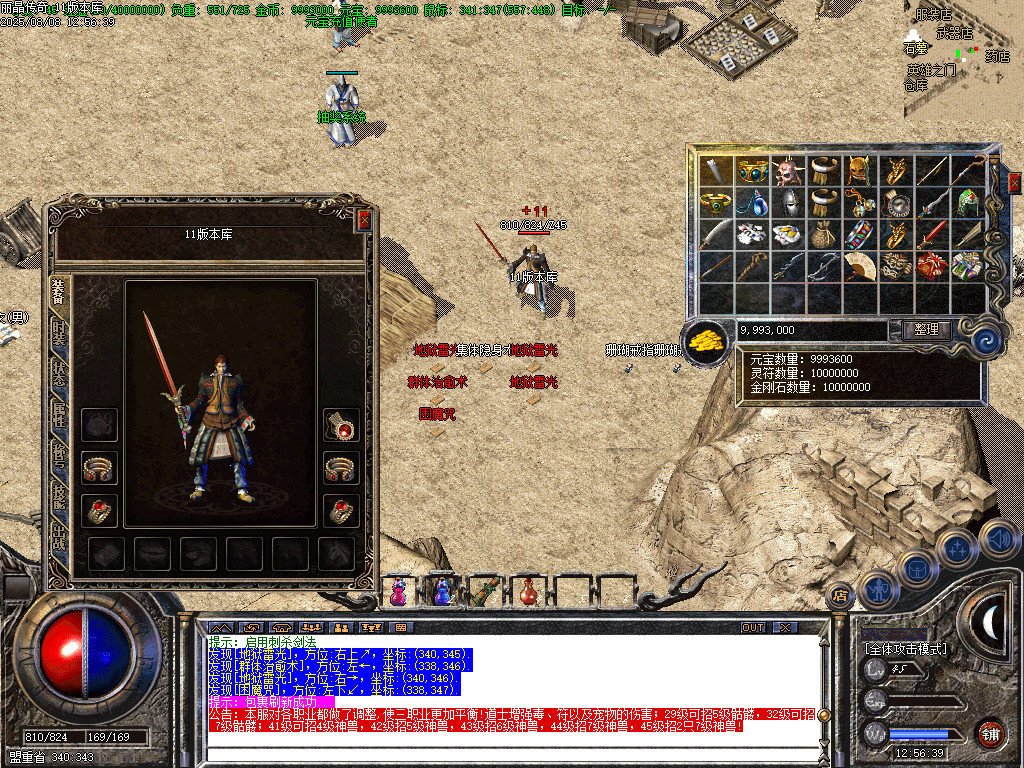
Task: Select the blue gem pendant necklace
Action: (753, 203)
